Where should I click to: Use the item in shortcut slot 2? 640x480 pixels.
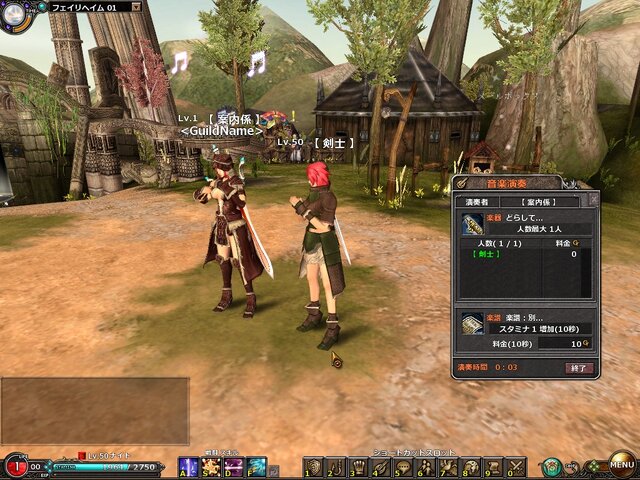(337, 467)
